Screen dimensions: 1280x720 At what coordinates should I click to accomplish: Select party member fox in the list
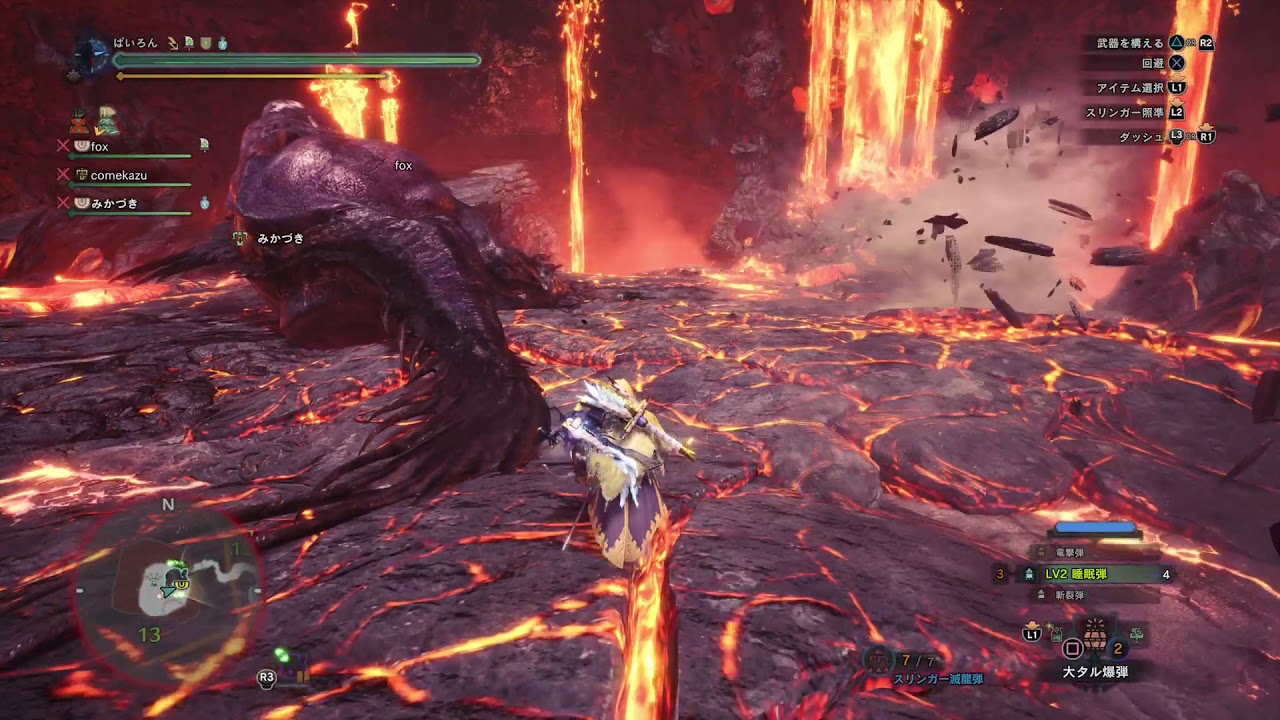(99, 146)
